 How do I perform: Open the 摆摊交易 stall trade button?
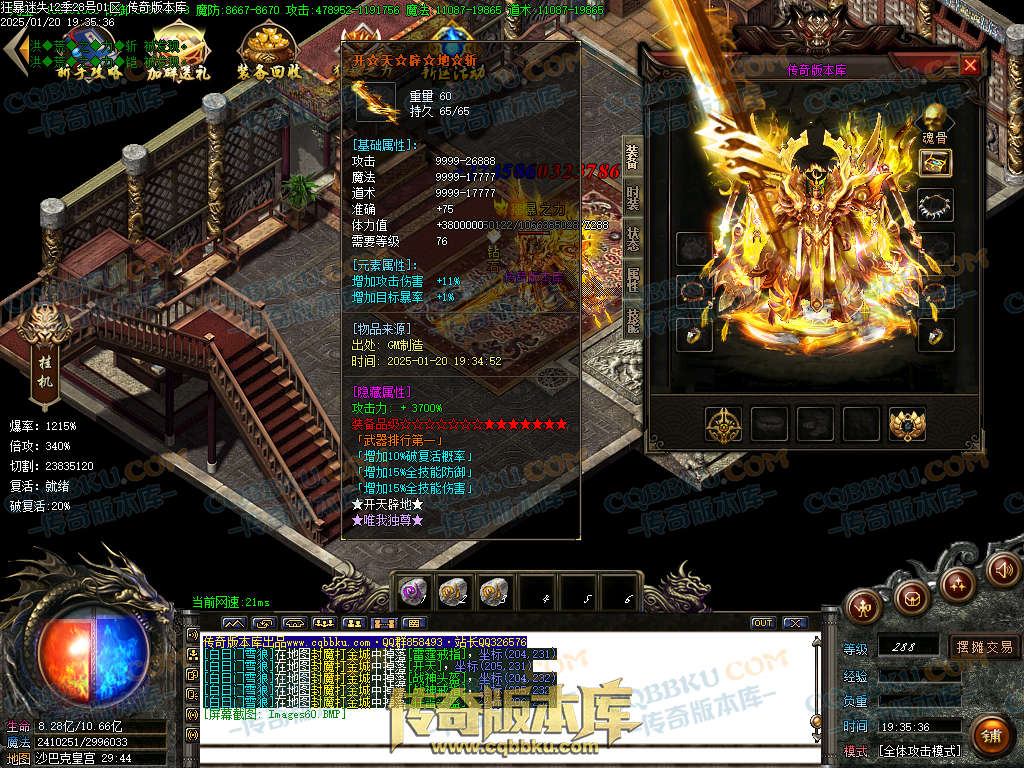[984, 647]
